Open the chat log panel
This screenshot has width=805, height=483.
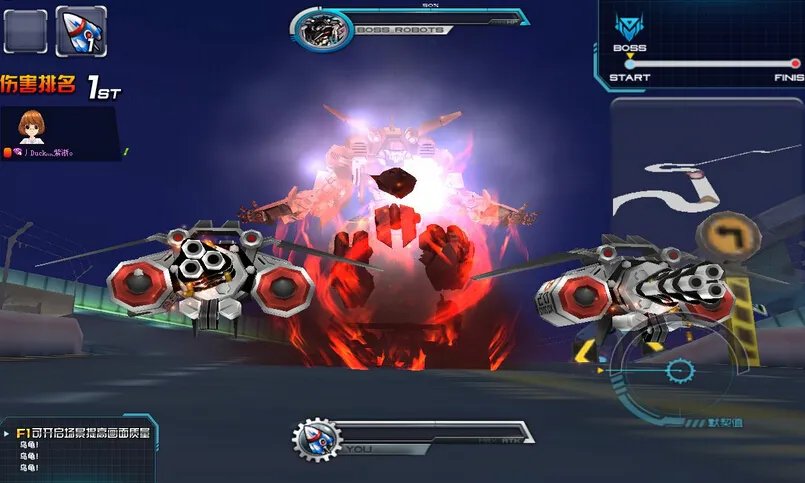pos(78,450)
